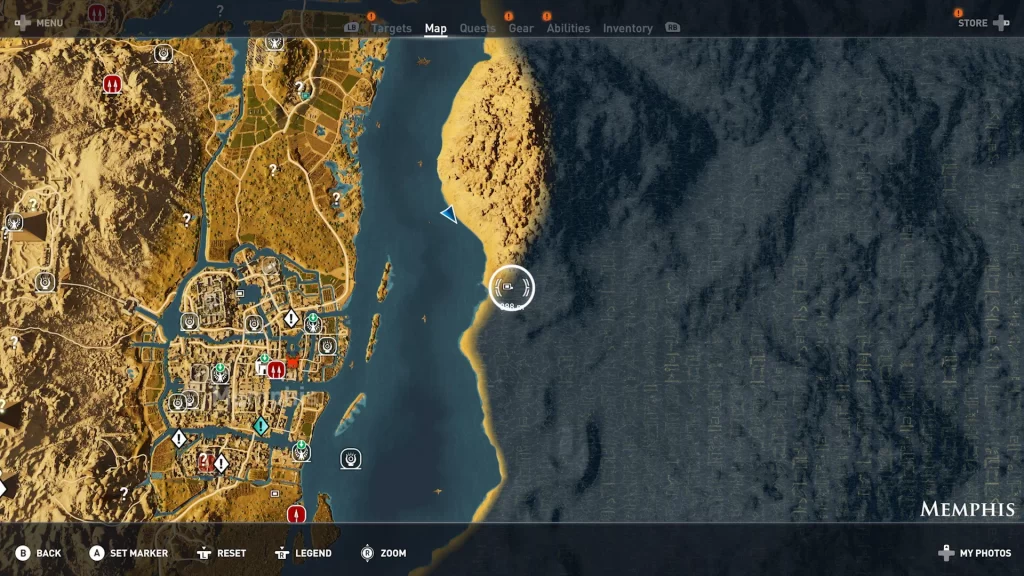Show the Abilities tab

coord(568,28)
